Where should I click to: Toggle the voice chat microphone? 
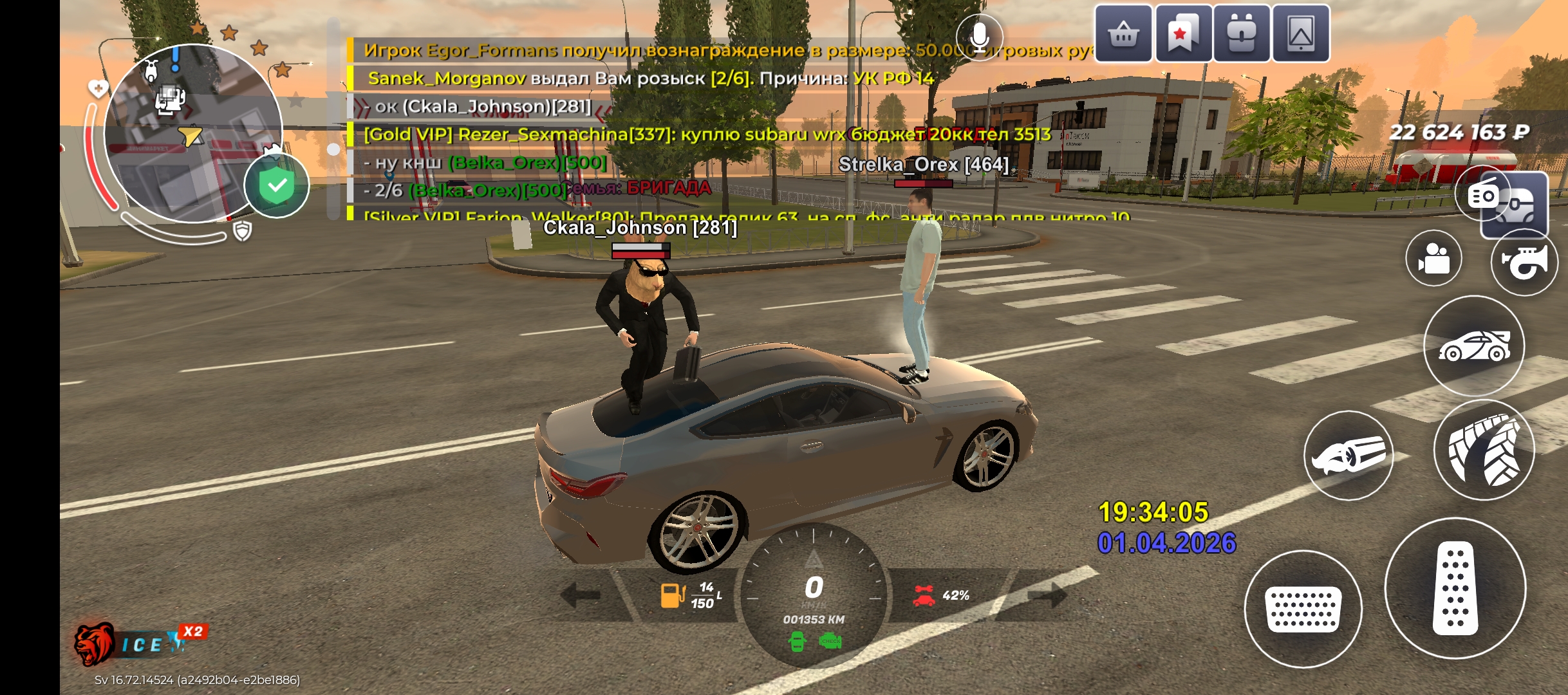click(x=979, y=36)
